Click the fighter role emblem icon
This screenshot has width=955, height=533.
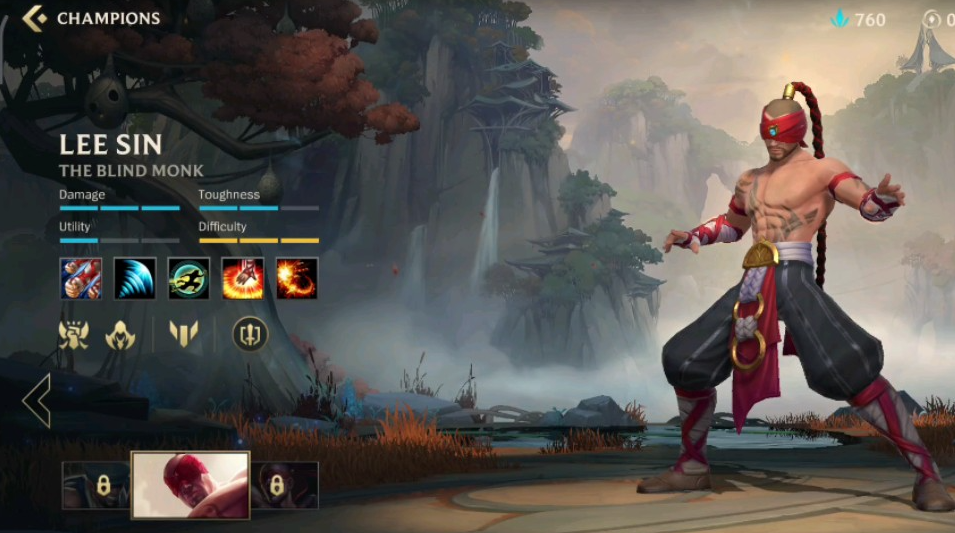pyautogui.click(x=74, y=334)
